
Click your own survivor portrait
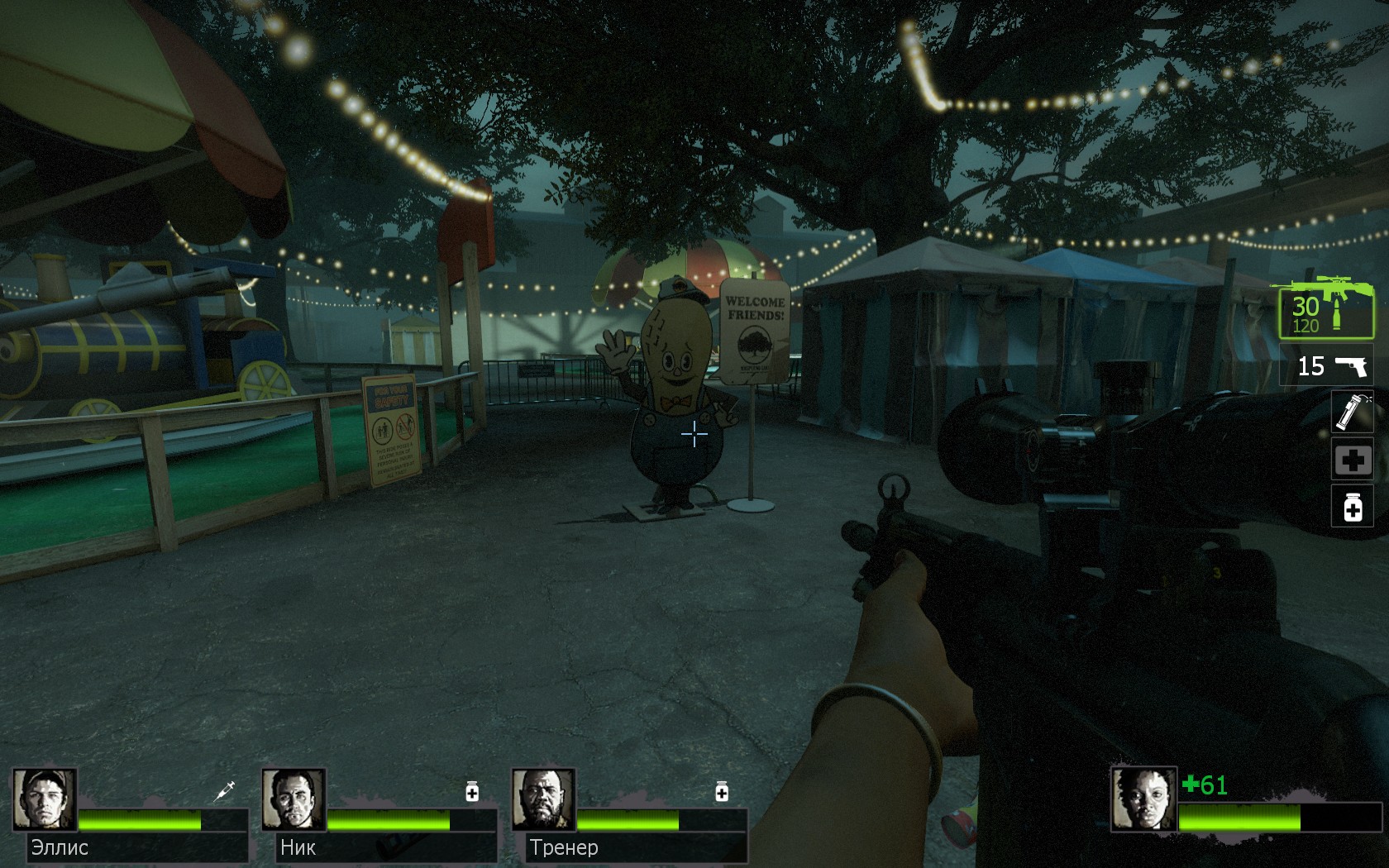pos(1143,799)
